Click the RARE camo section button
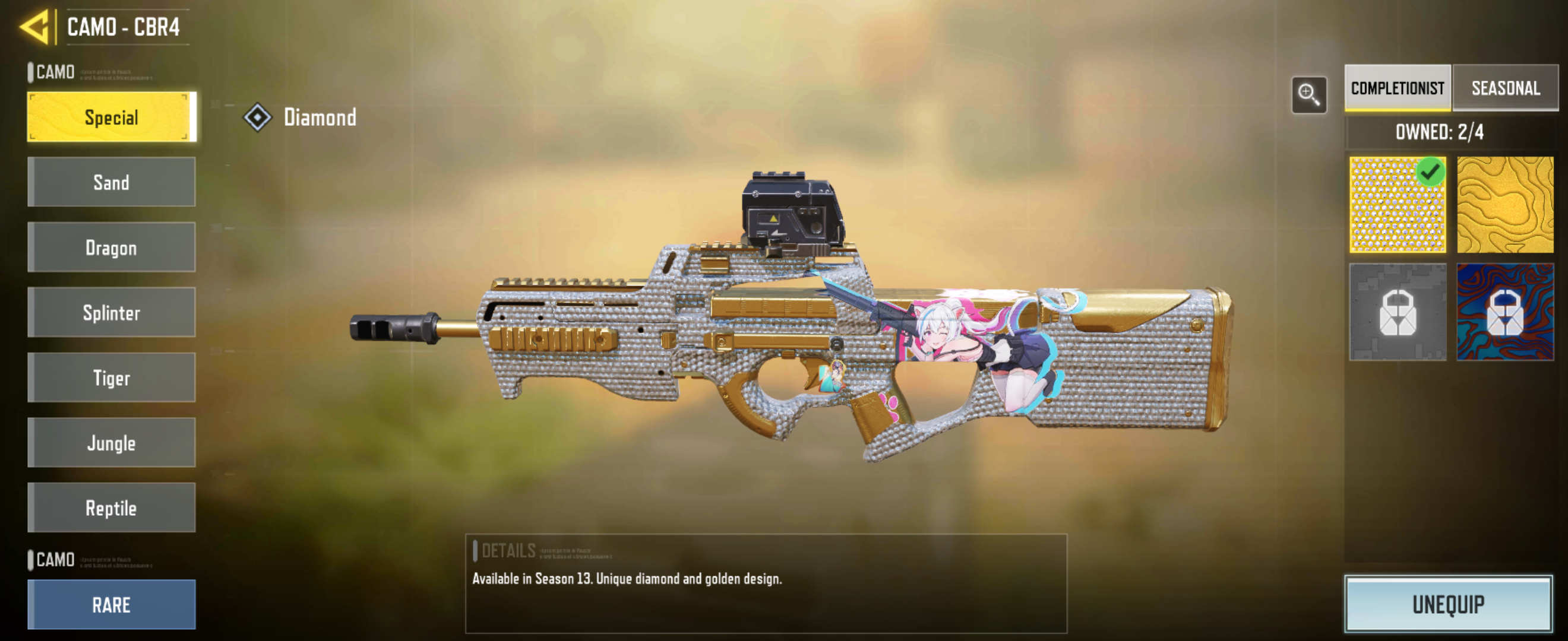The height and width of the screenshot is (641, 1568). coord(112,604)
